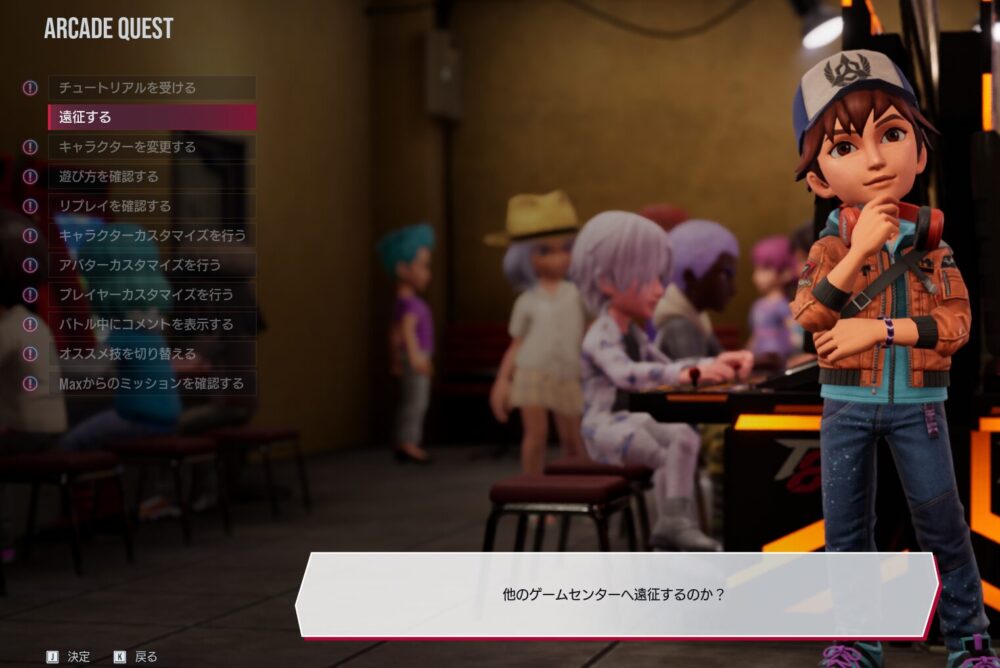The image size is (1000, 668).
Task: Toggle バトル中にコメントを表示する option
Action: point(152,324)
